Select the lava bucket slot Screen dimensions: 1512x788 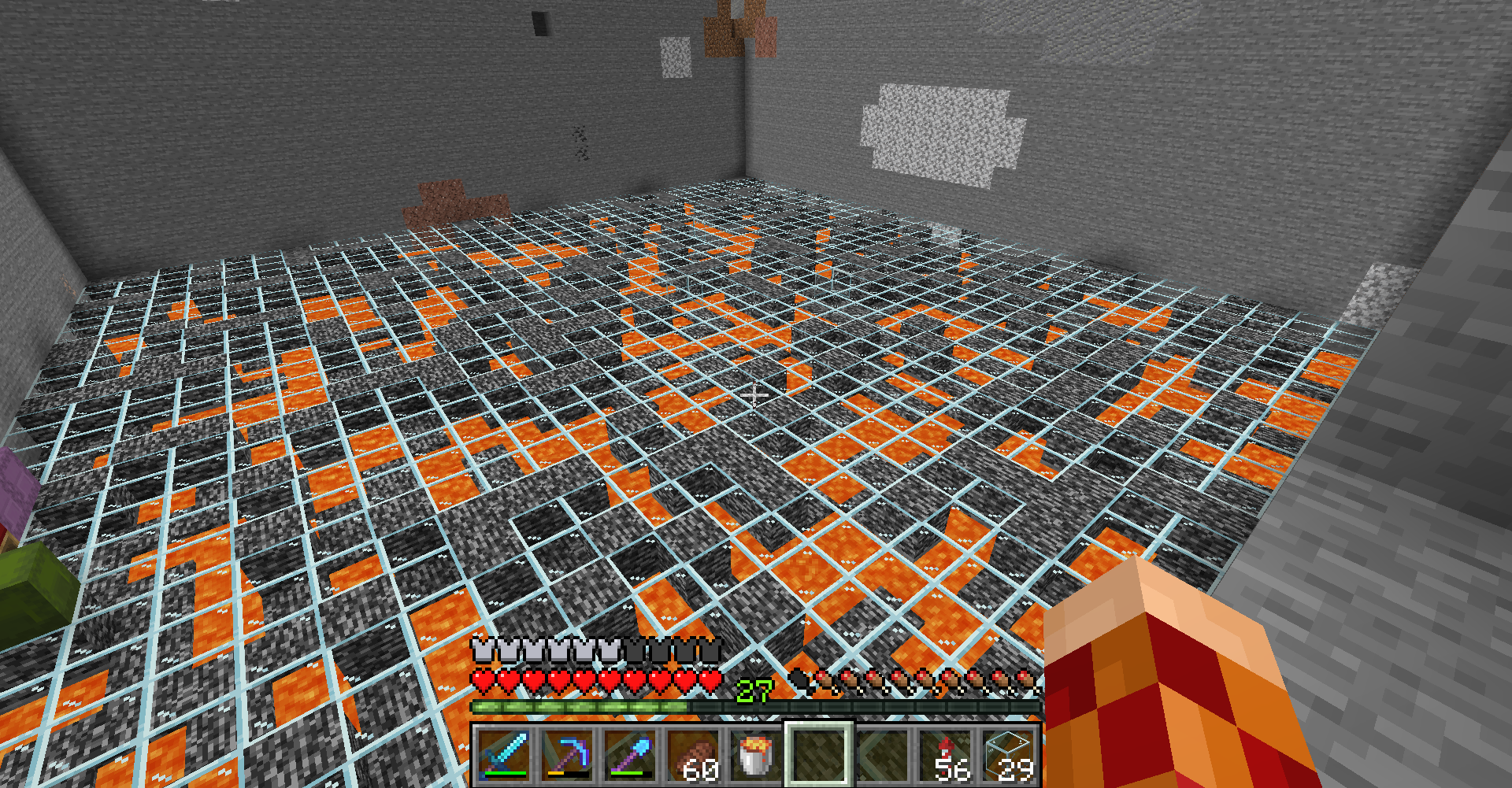(x=756, y=755)
